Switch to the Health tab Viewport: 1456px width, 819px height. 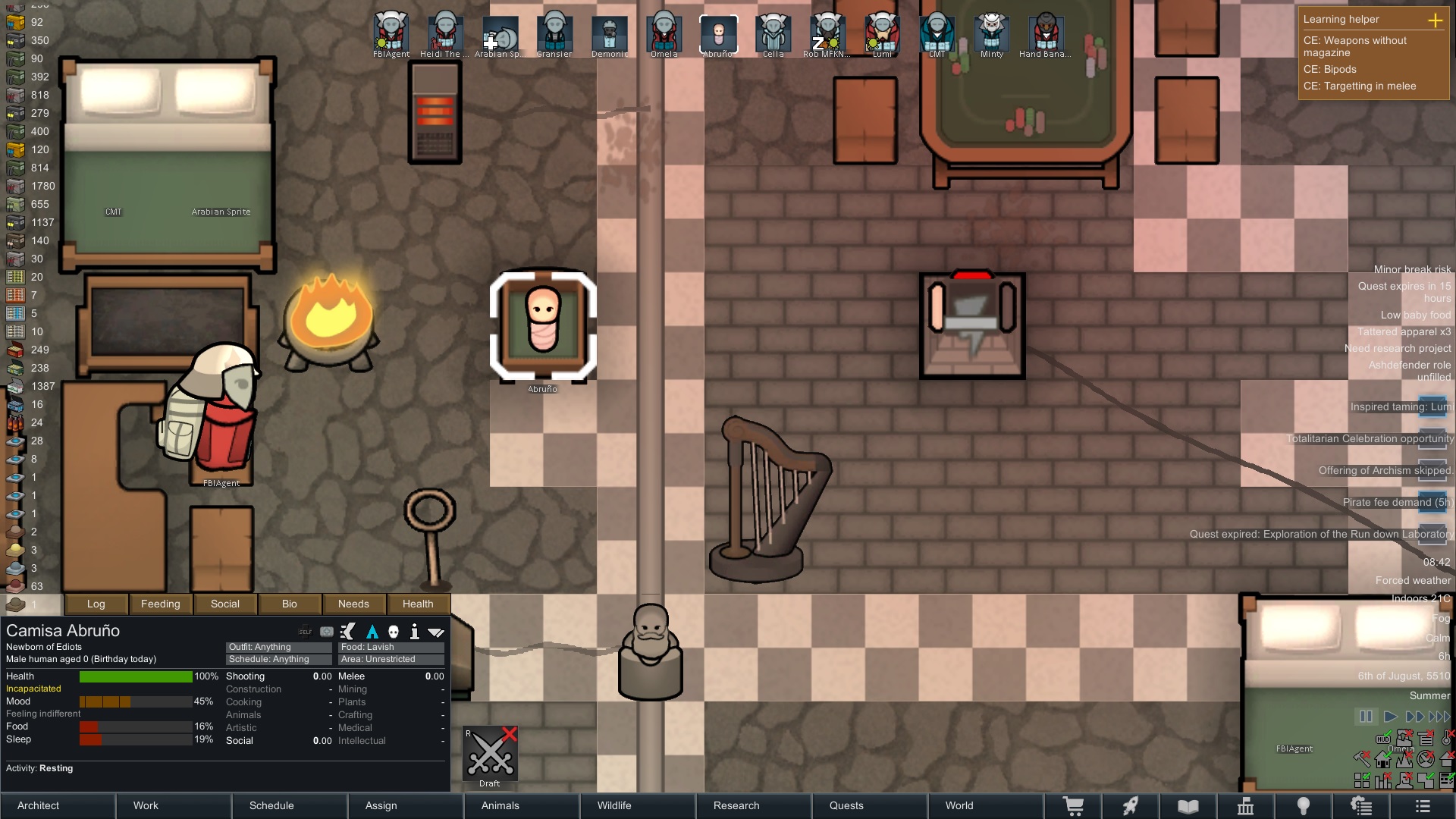tap(418, 604)
